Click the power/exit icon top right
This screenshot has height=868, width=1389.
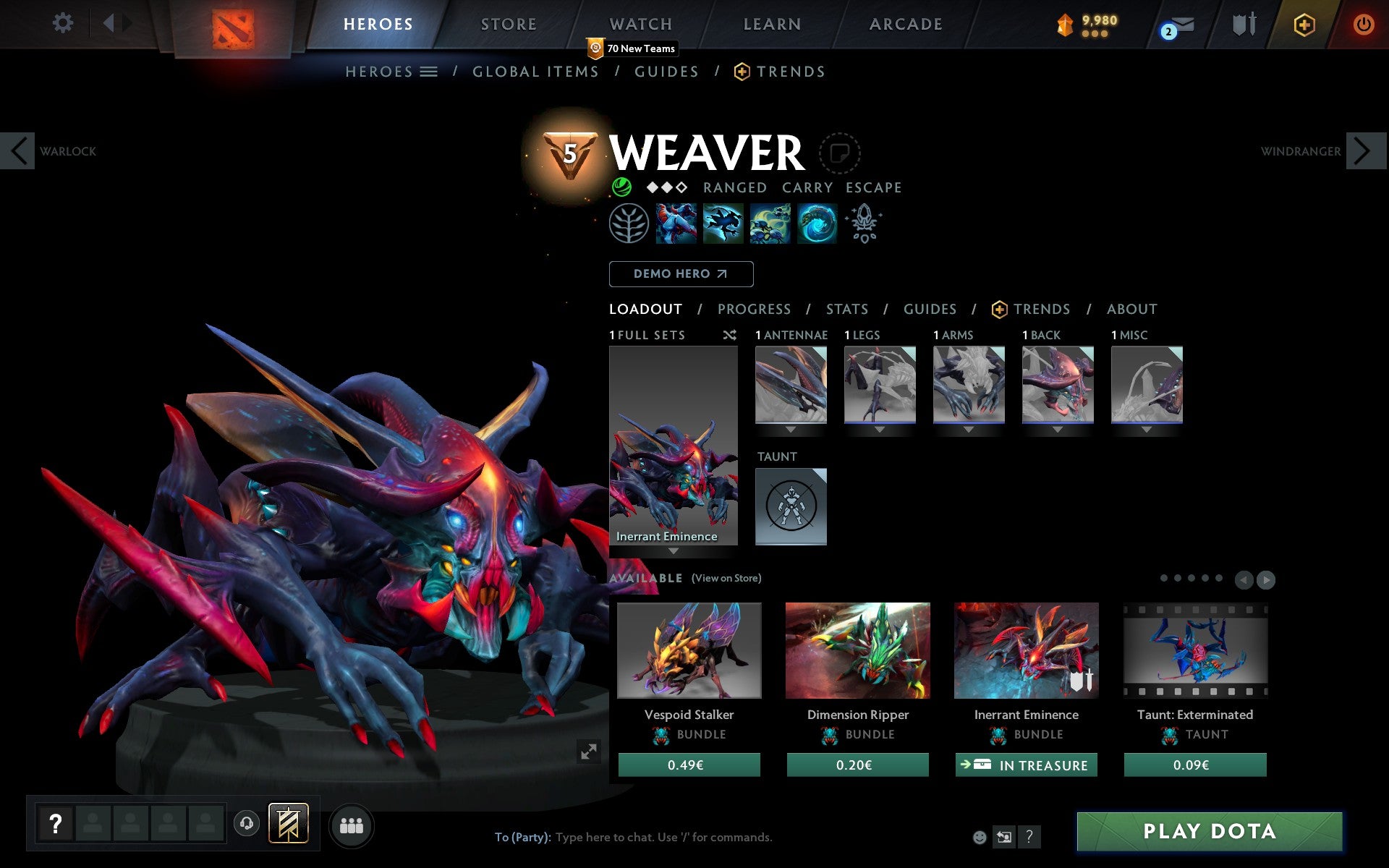(x=1364, y=24)
